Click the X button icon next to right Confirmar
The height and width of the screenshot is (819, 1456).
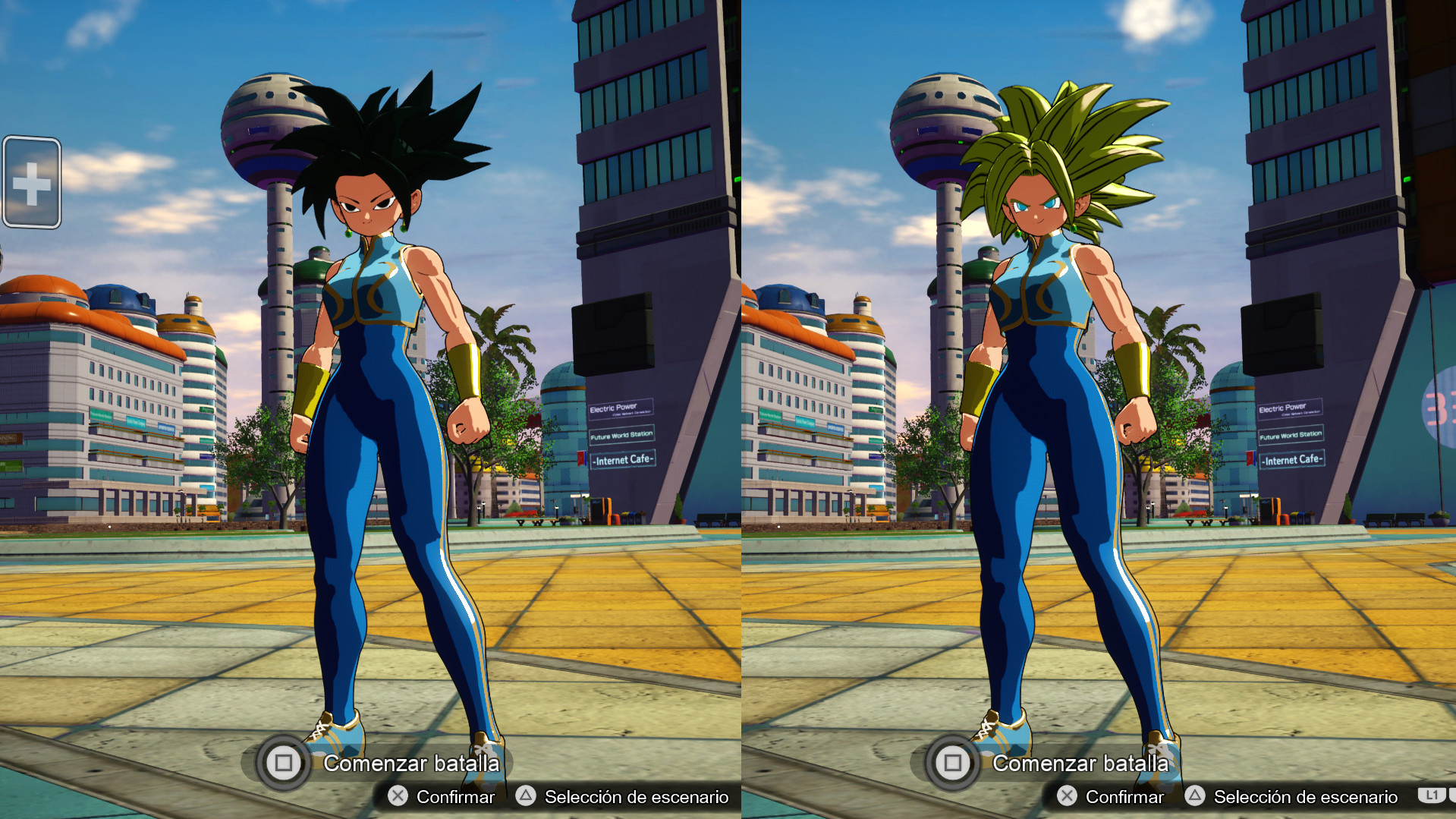1065,797
